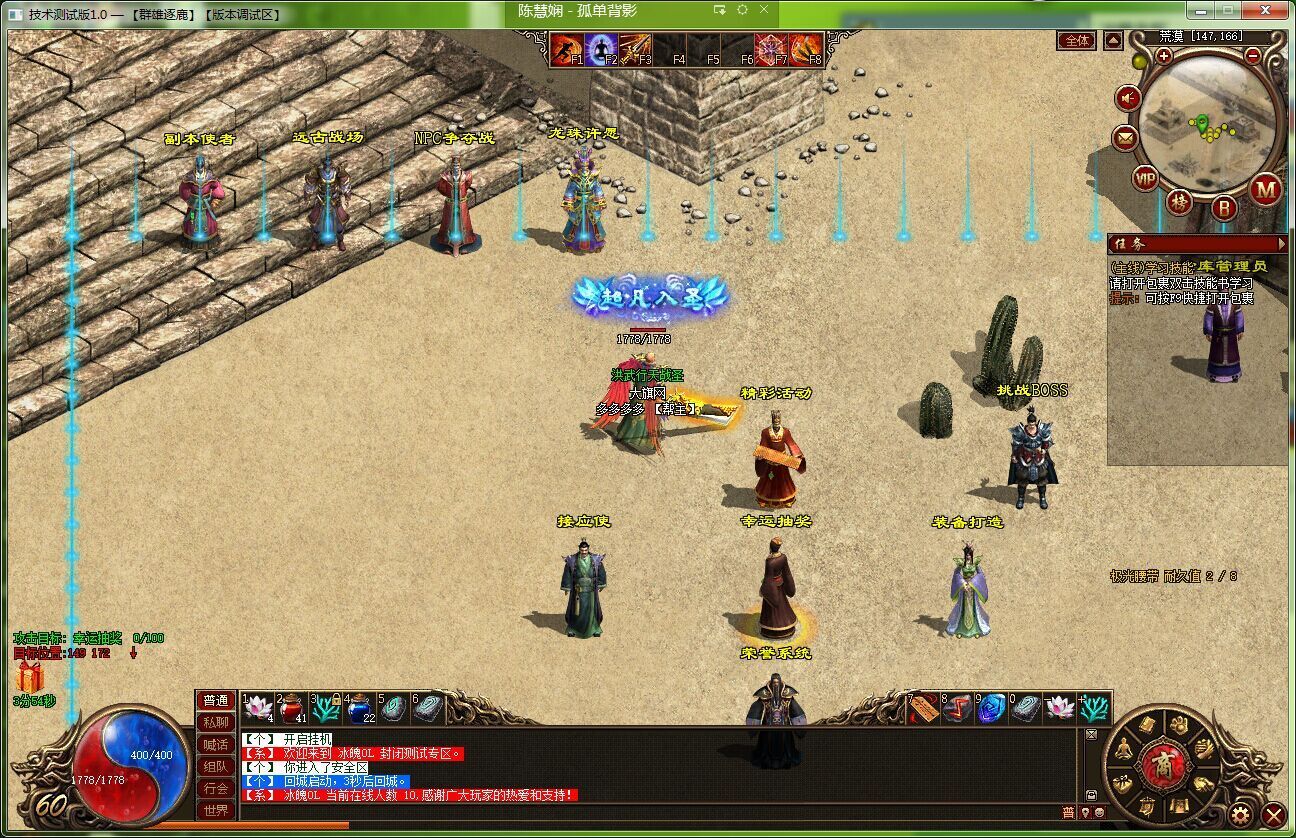Use the red health potion in slot 2

coord(291,708)
